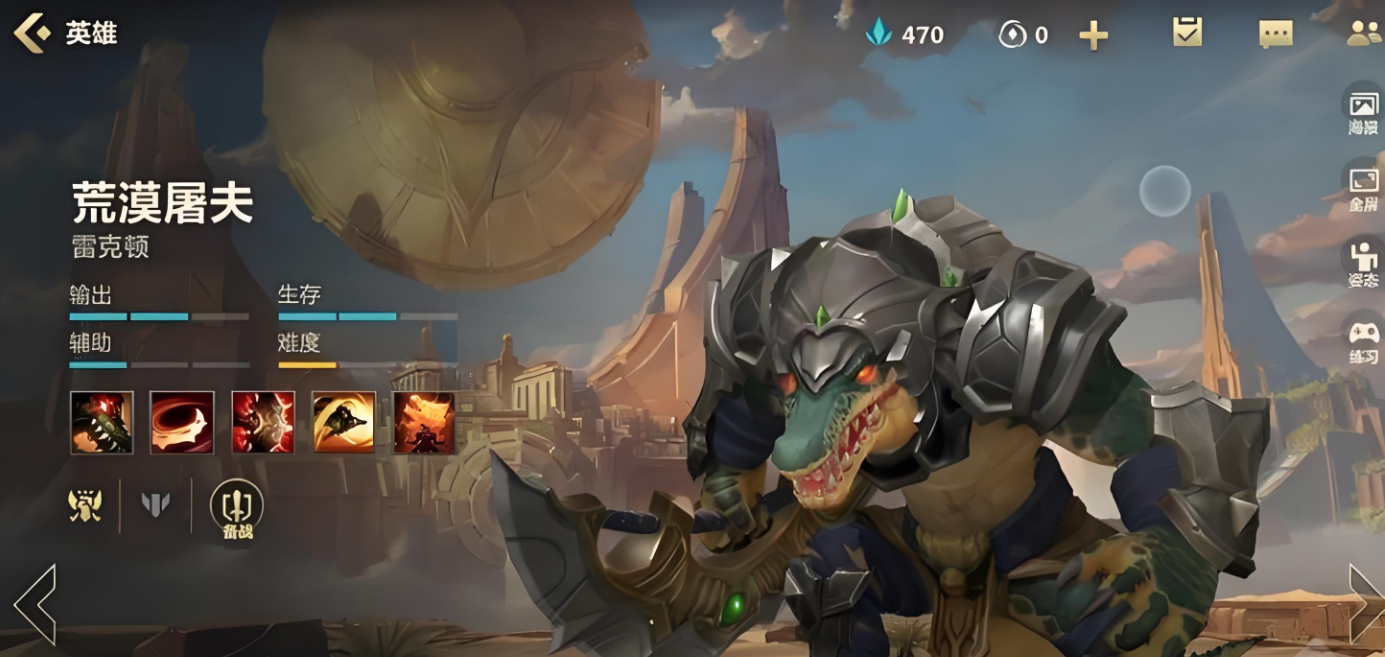Open the friends list icon
This screenshot has height=657, width=1385.
1363,34
